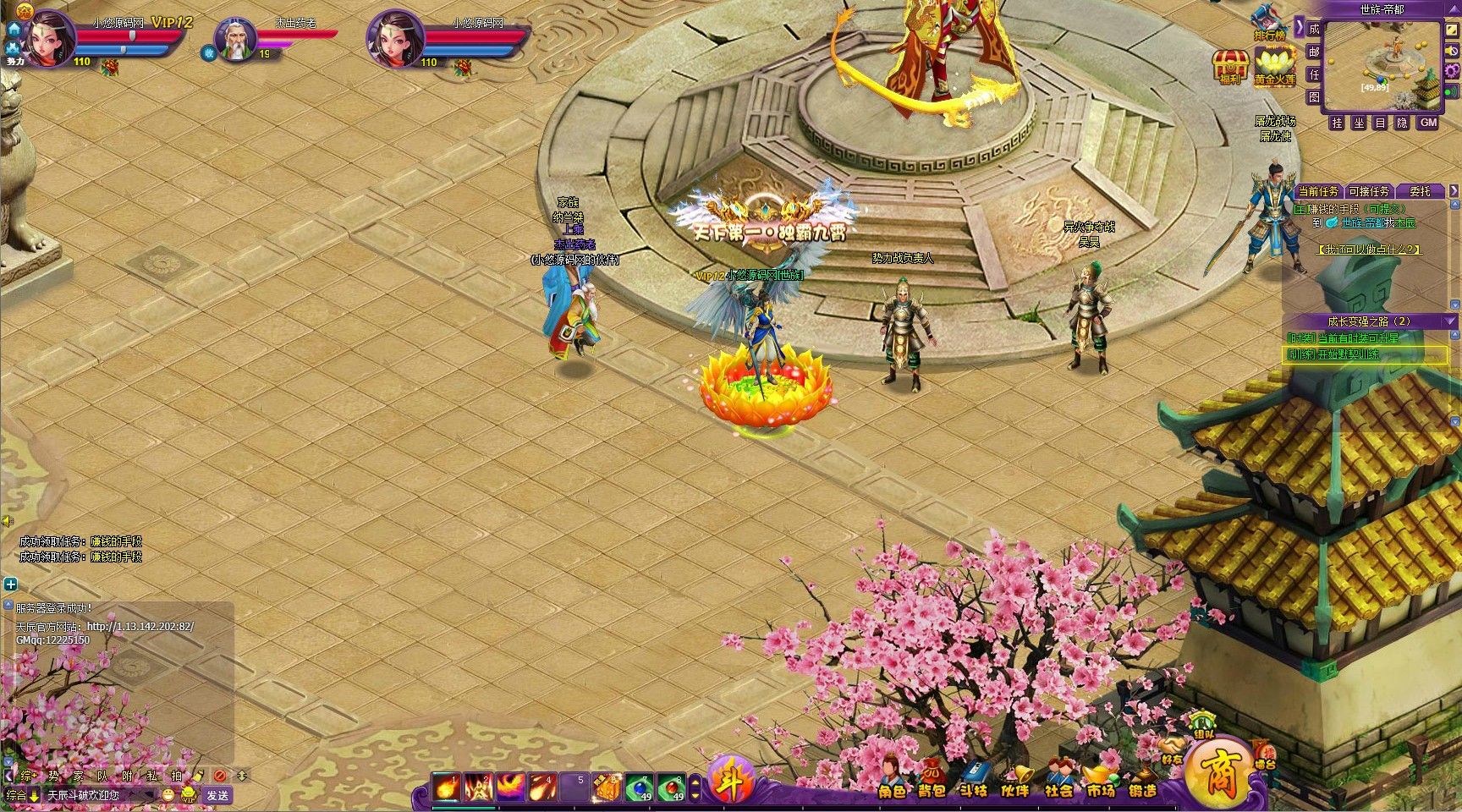Open the 市场 market
1462x812 pixels.
1100,780
